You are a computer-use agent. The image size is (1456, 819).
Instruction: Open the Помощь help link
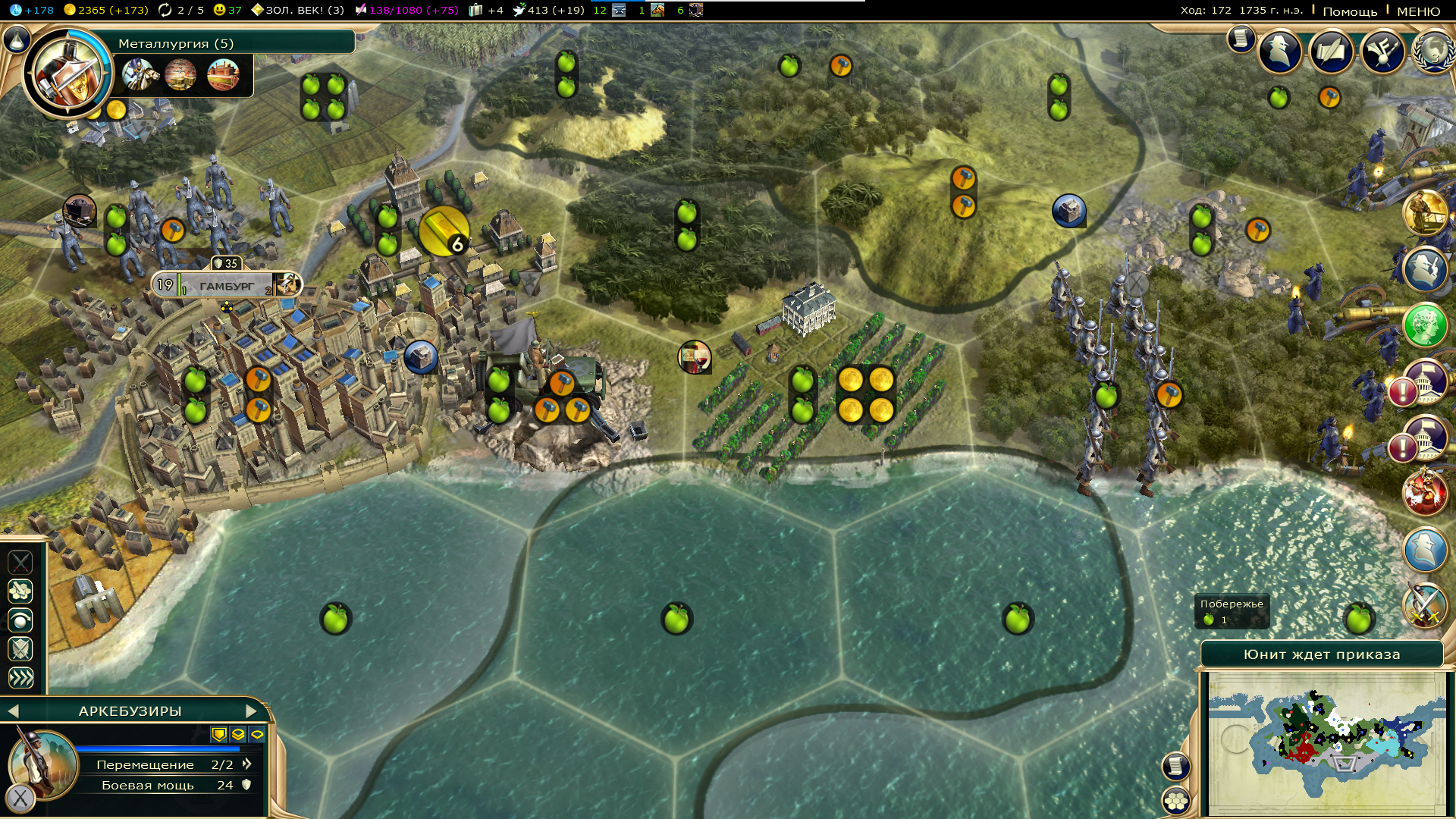1350,11
